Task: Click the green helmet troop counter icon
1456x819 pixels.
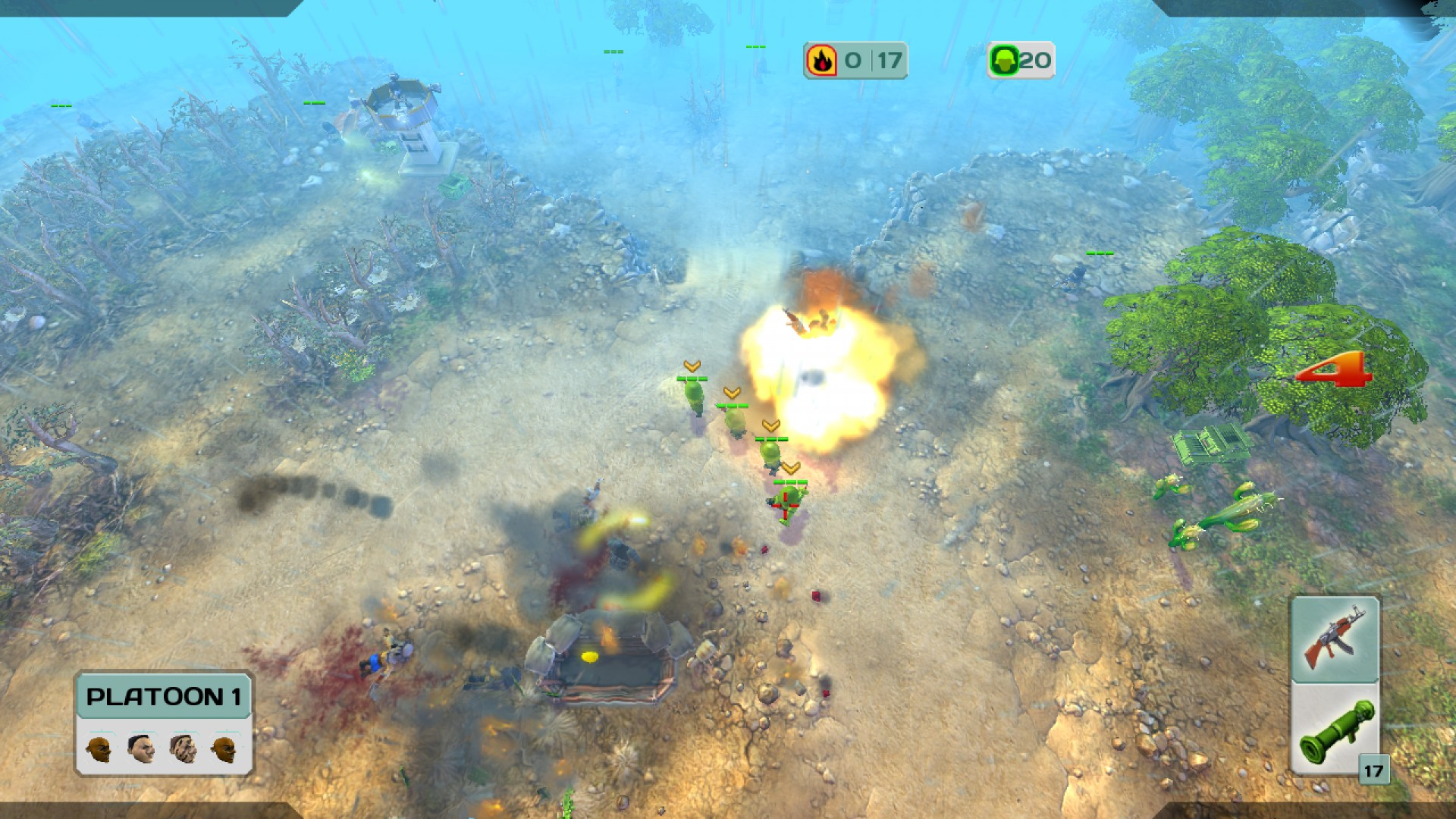Action: tap(1005, 60)
